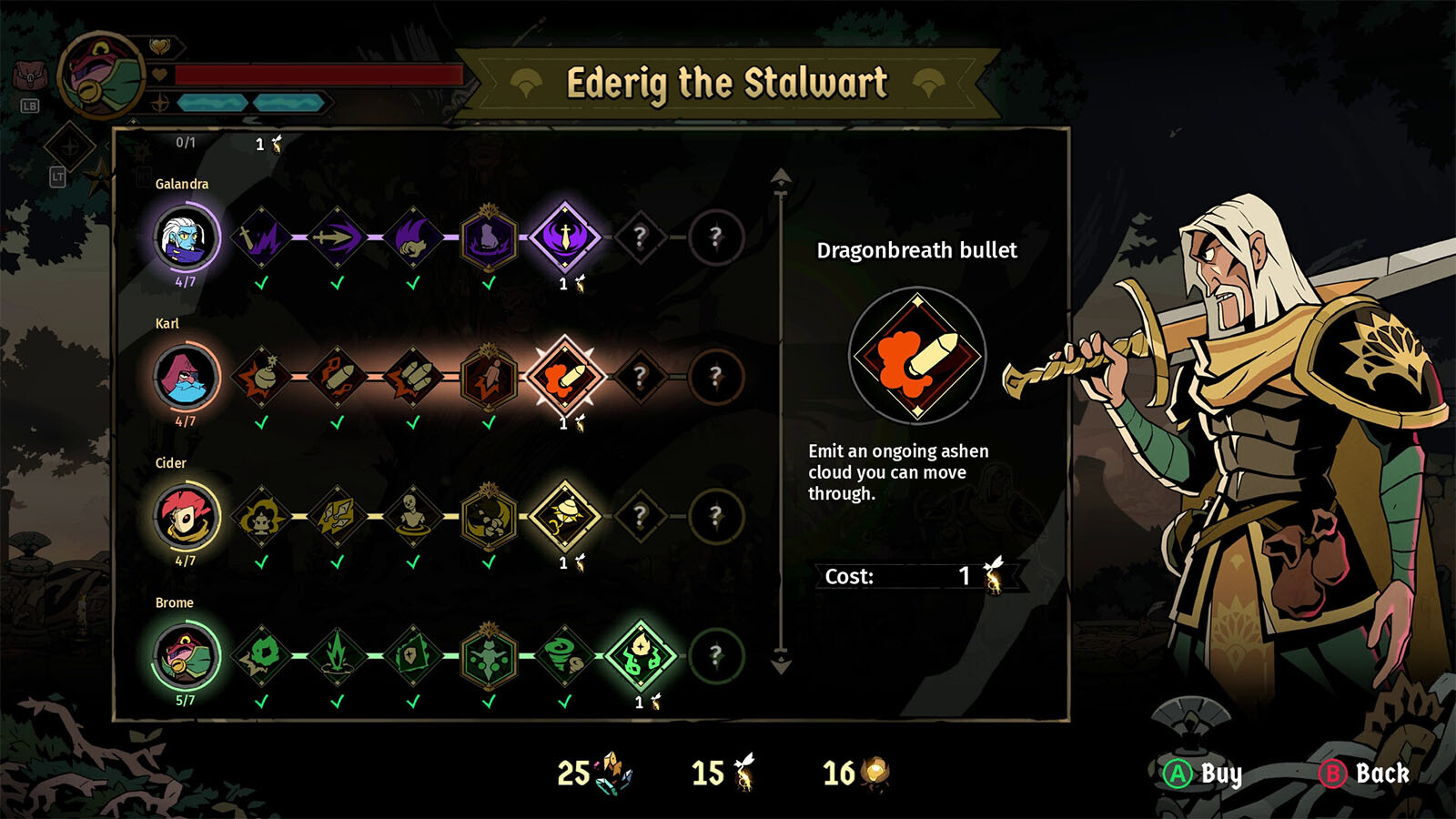Select Galandra's purple fist skill node

pyautogui.click(x=413, y=237)
